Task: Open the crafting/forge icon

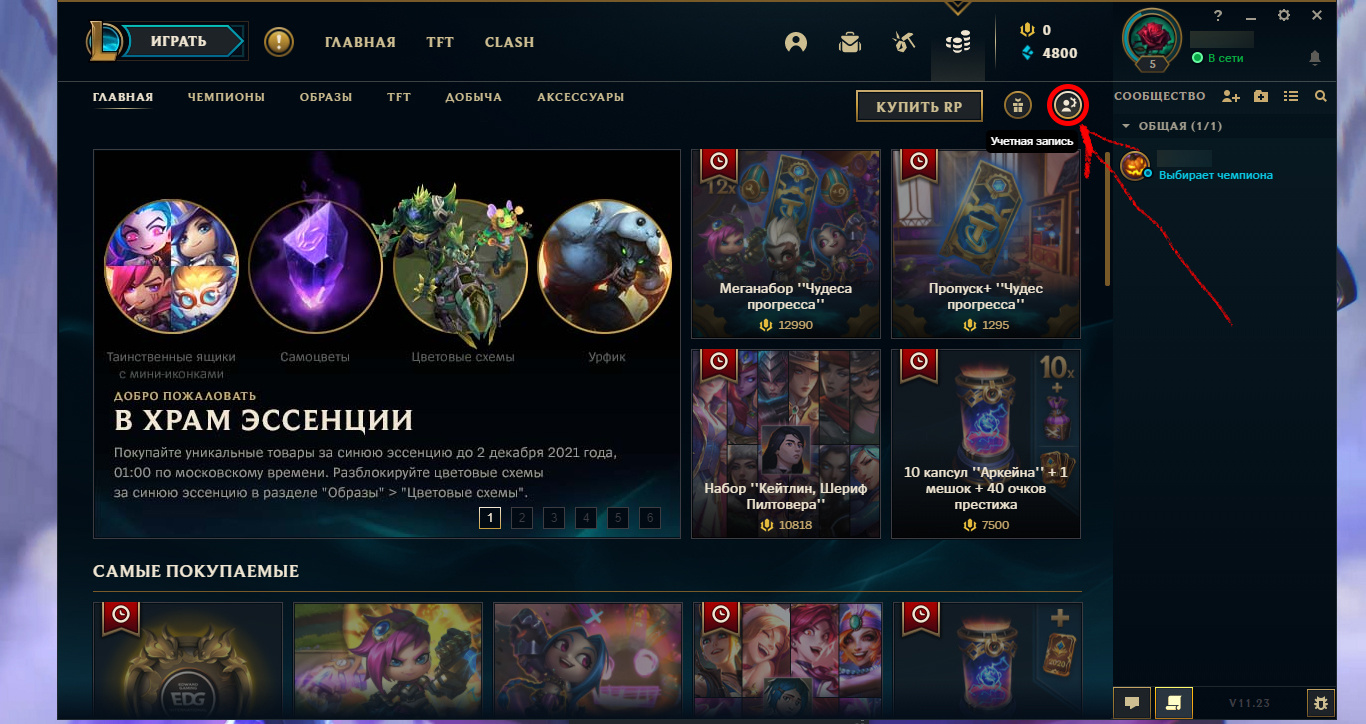Action: 903,42
